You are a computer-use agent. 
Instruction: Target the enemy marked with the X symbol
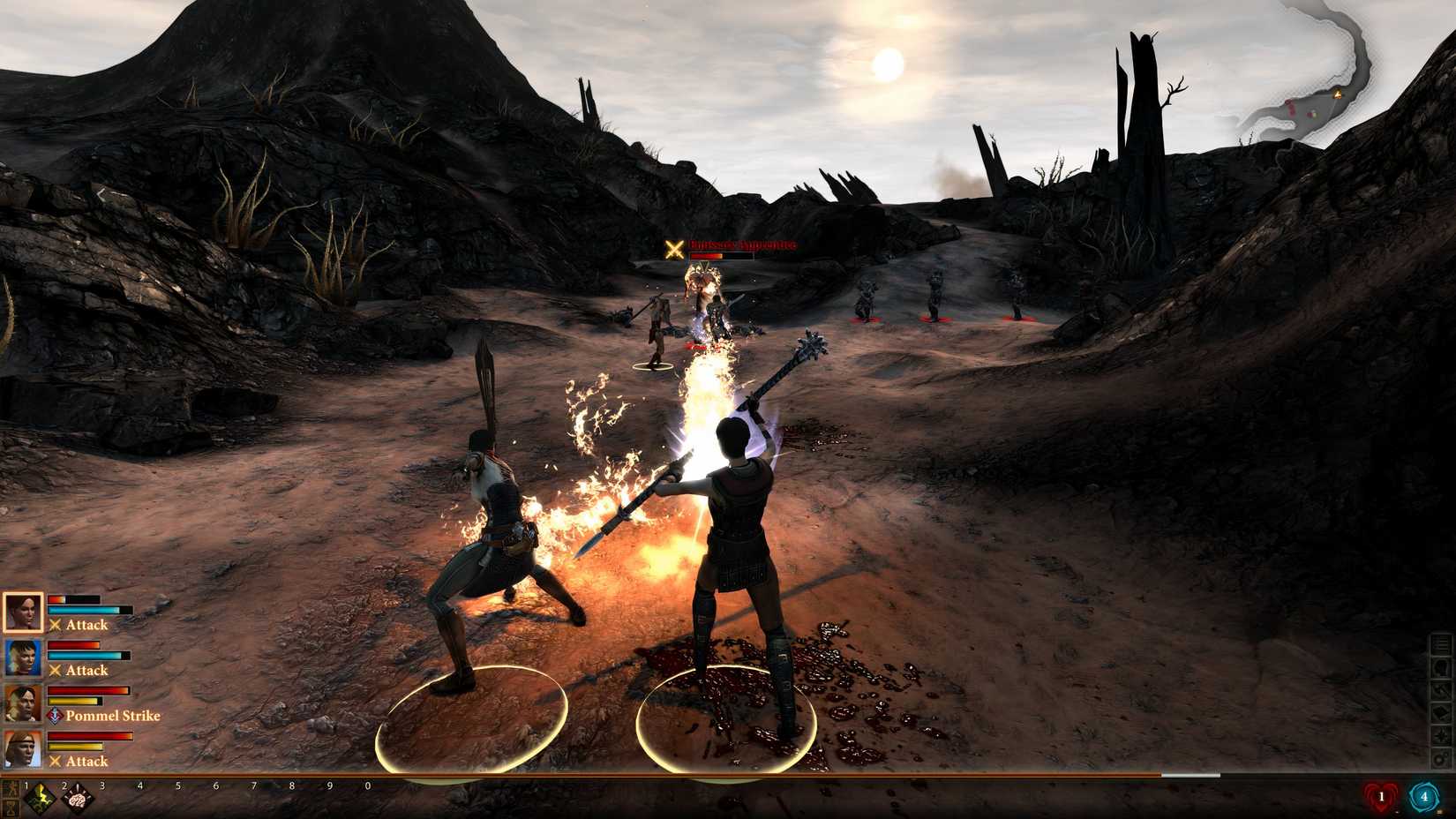pyautogui.click(x=674, y=248)
